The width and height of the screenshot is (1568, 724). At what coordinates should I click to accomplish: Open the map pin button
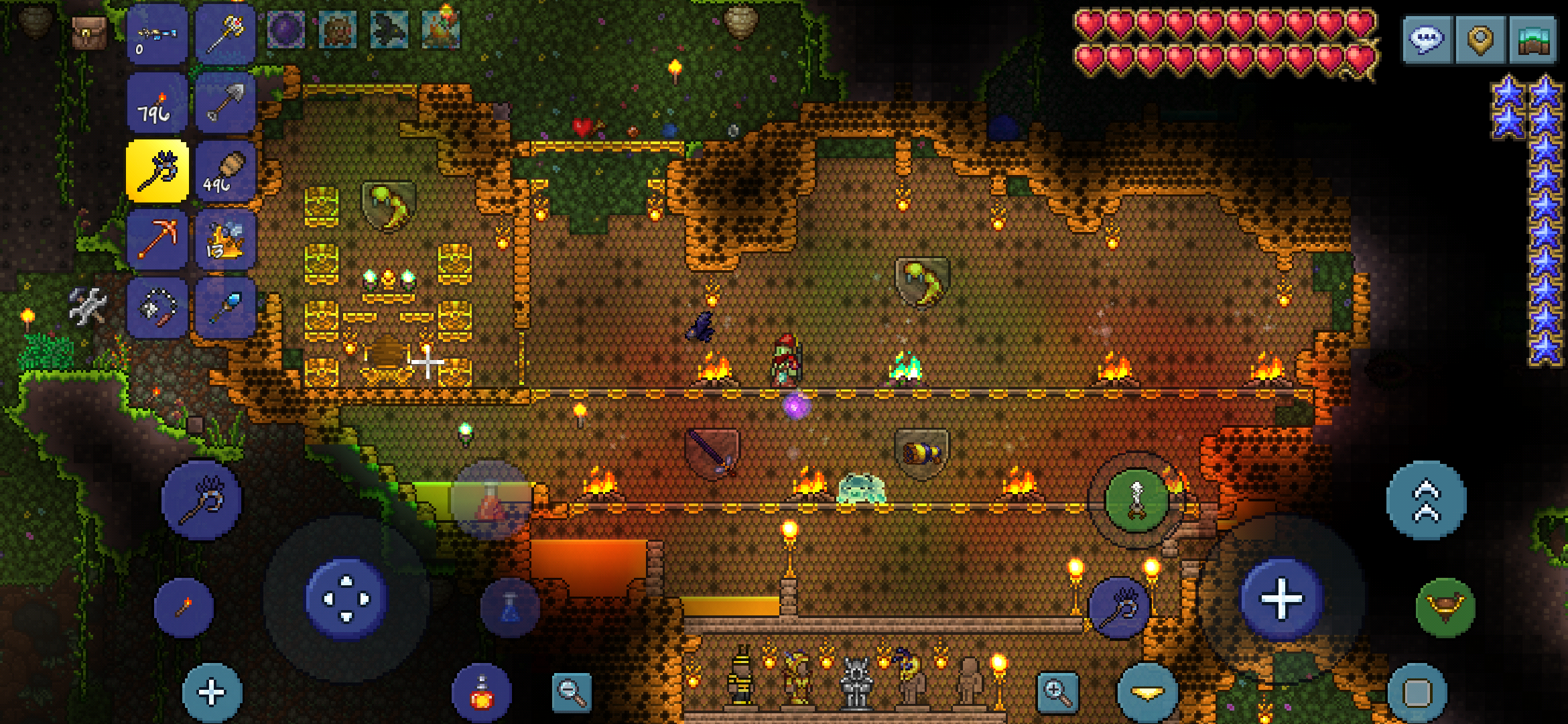pos(1480,40)
